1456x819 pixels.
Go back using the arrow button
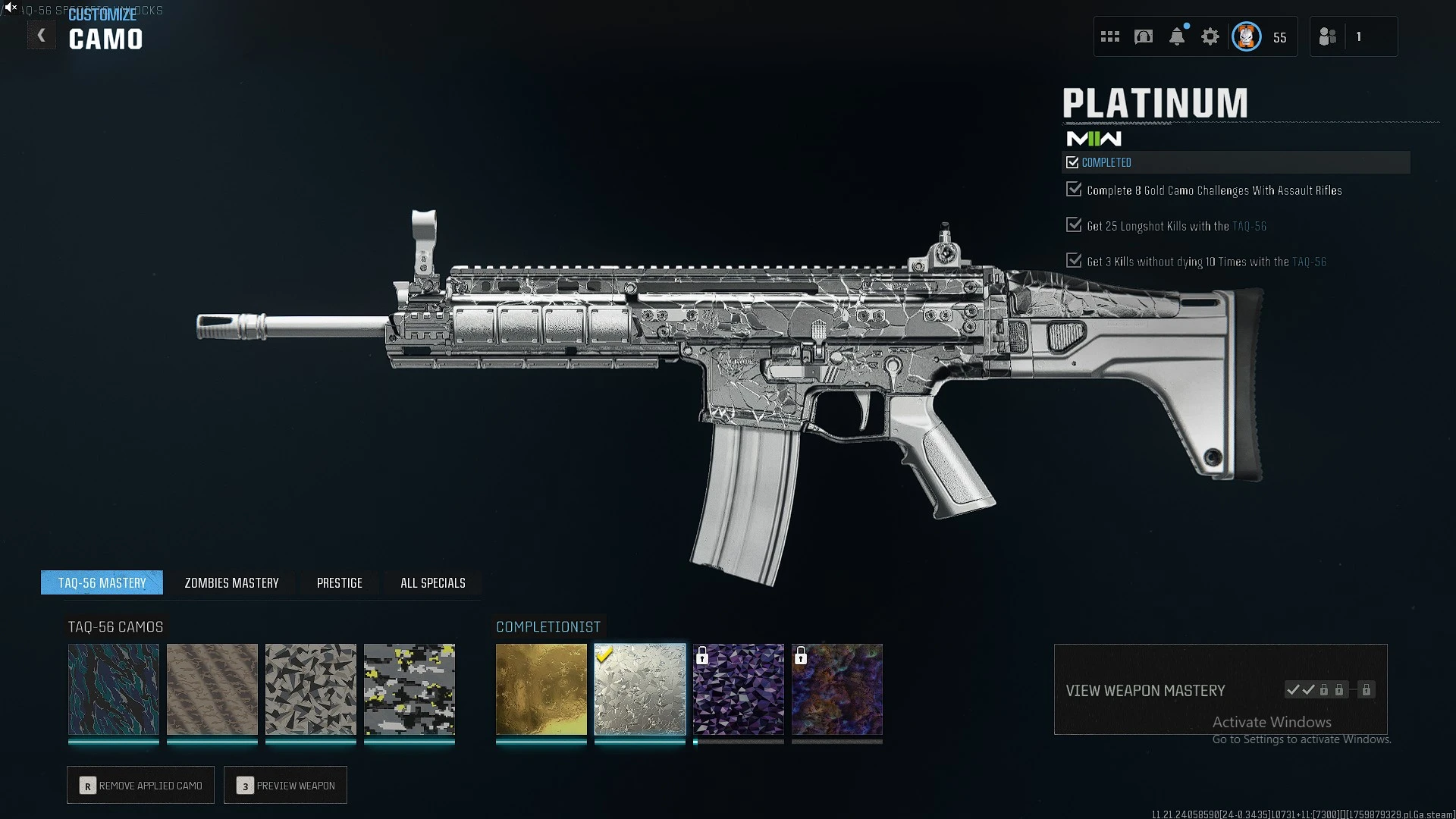[42, 36]
